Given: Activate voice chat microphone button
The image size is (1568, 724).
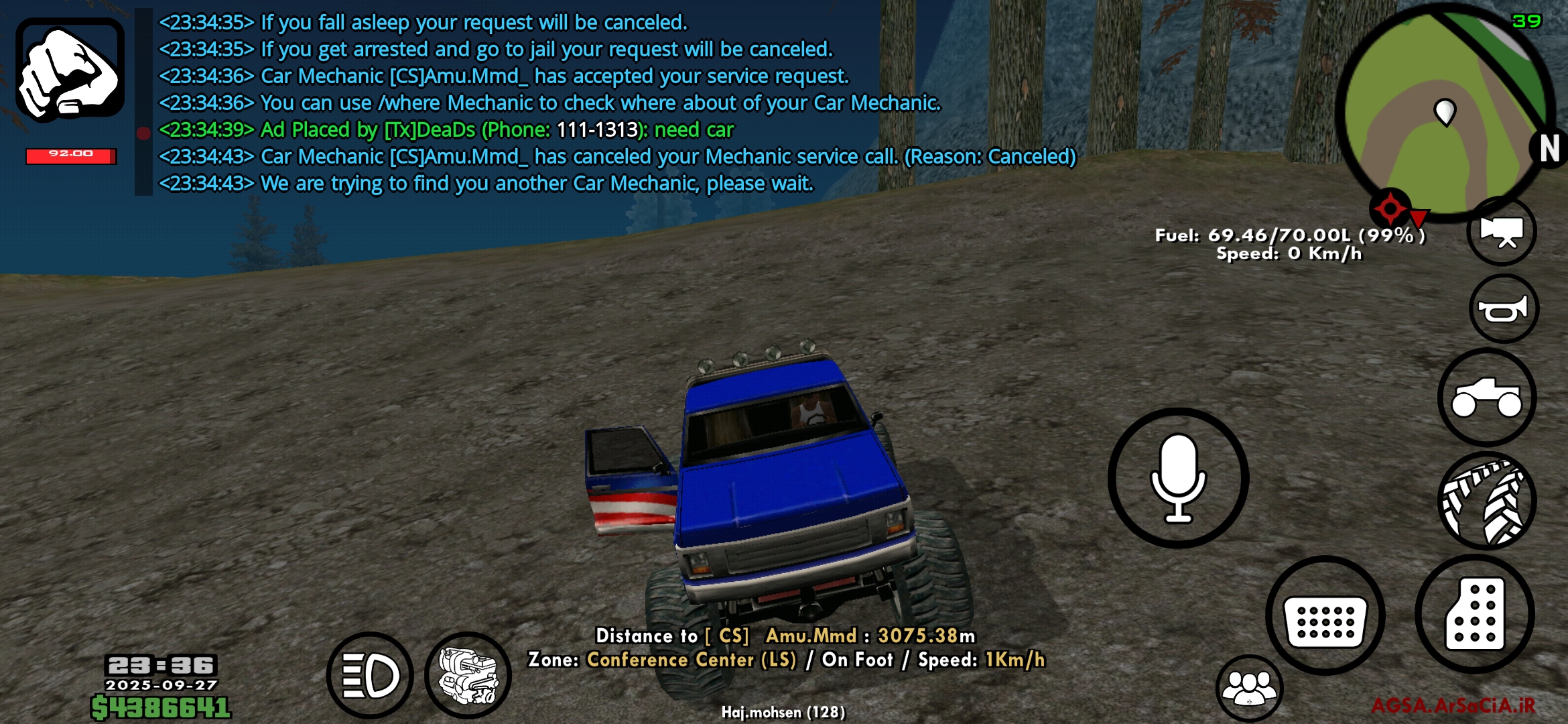Looking at the screenshot, I should (1178, 478).
